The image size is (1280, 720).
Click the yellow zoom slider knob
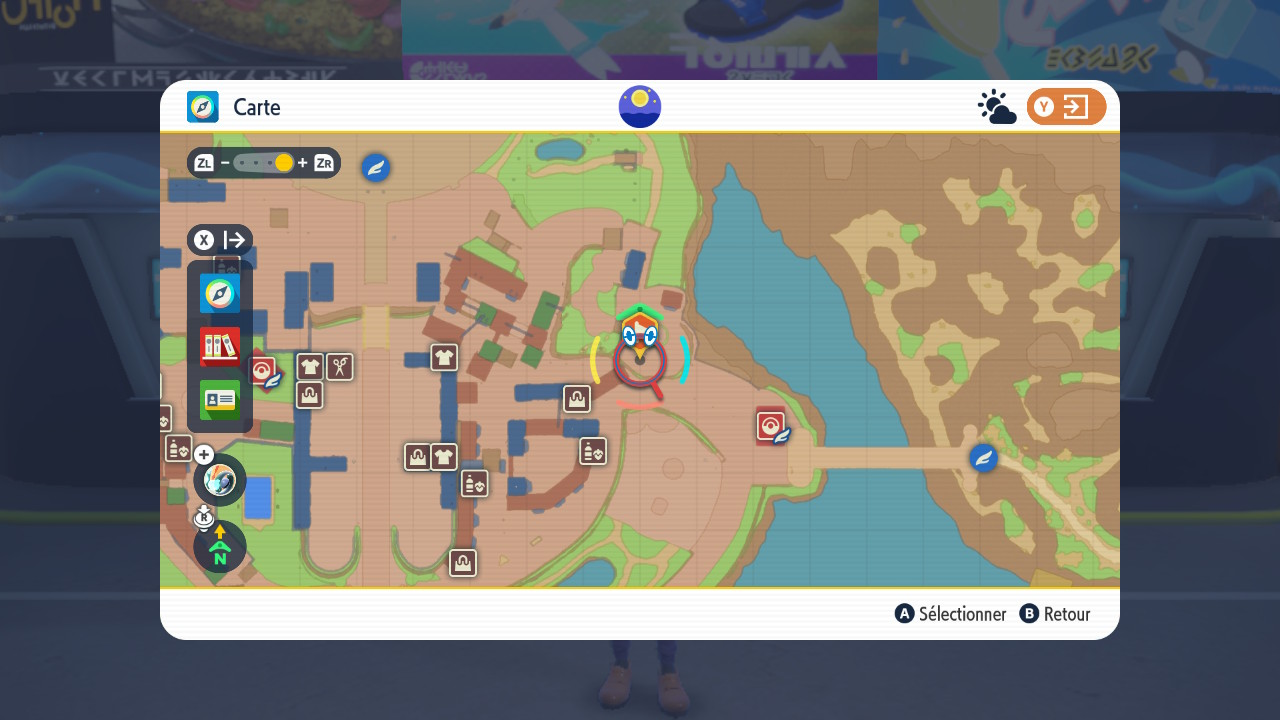click(284, 163)
